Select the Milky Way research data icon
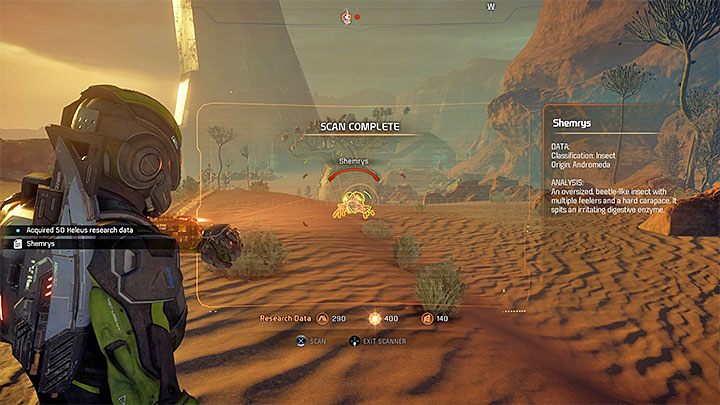The height and width of the screenshot is (405, 720). tap(322, 318)
